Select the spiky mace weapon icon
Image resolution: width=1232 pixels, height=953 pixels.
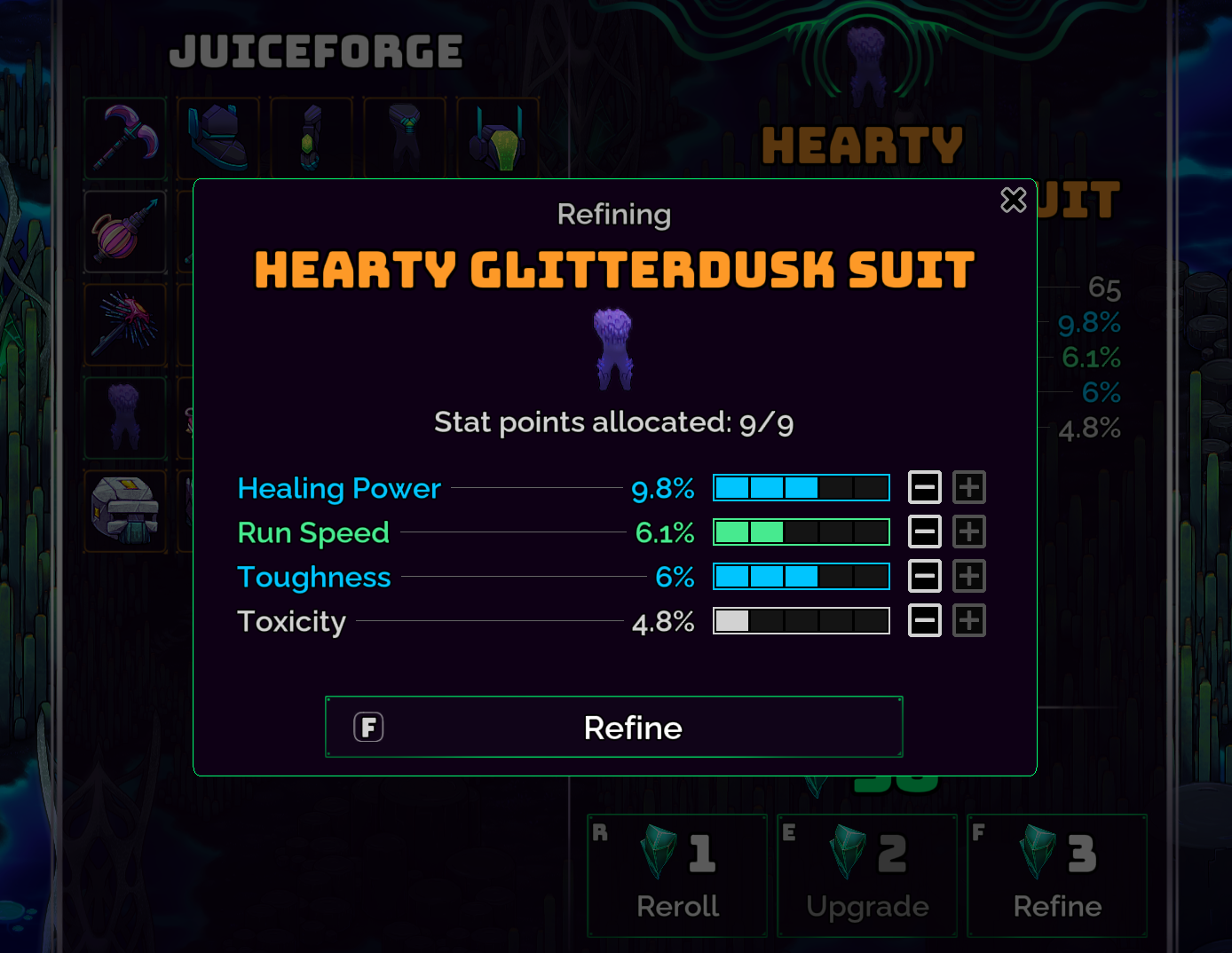pyautogui.click(x=125, y=325)
